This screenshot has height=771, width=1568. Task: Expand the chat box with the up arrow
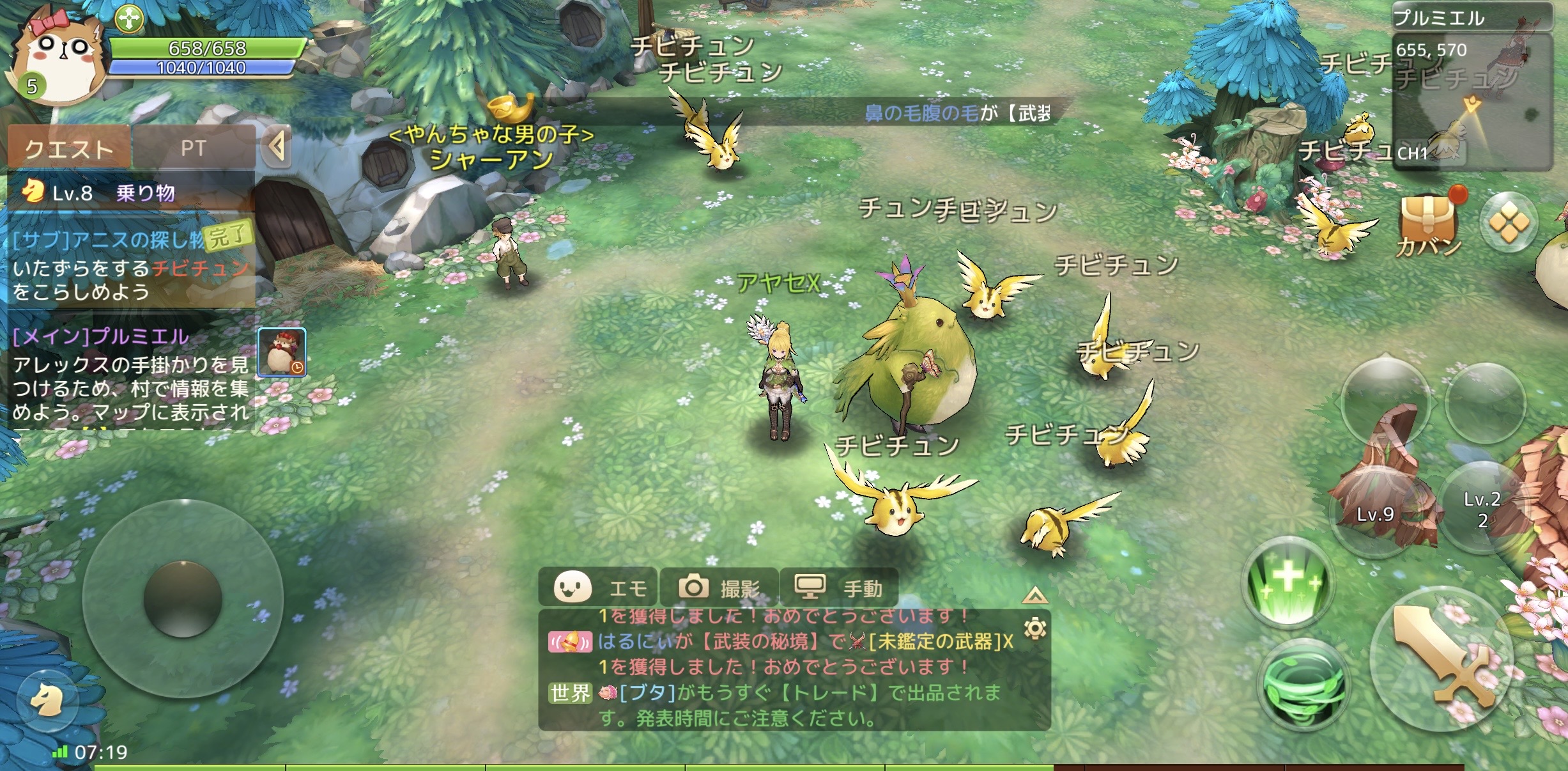[1034, 596]
